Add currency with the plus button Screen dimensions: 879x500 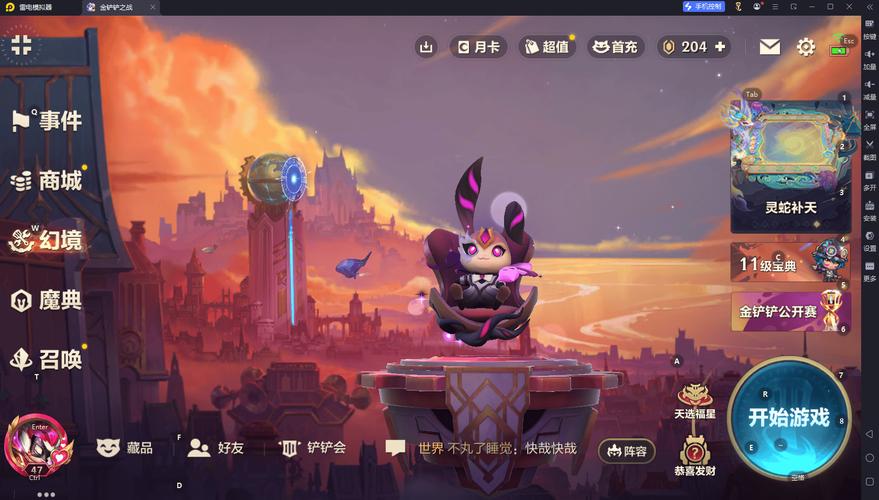pos(720,46)
